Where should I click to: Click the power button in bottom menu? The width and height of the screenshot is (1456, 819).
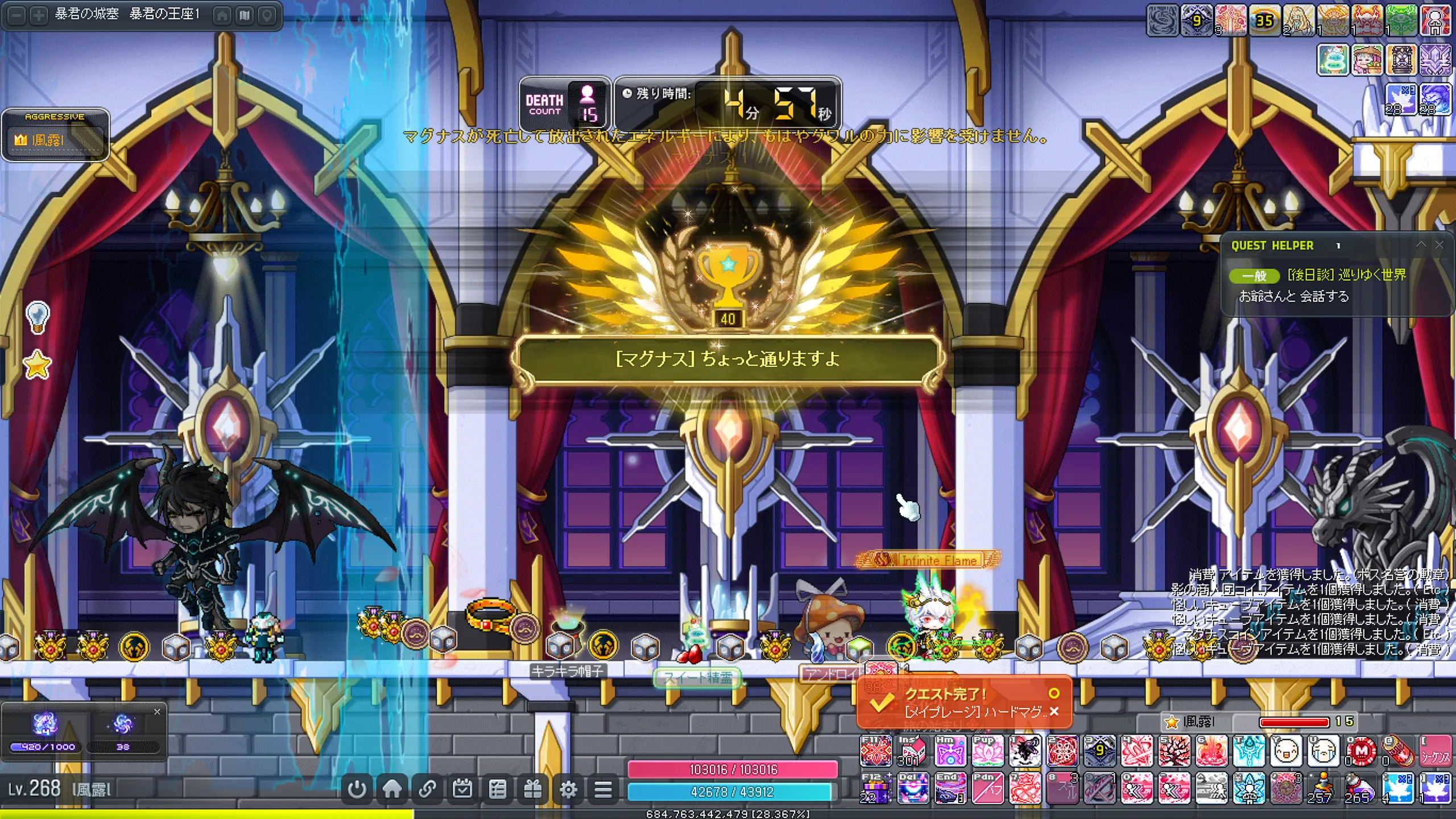357,789
